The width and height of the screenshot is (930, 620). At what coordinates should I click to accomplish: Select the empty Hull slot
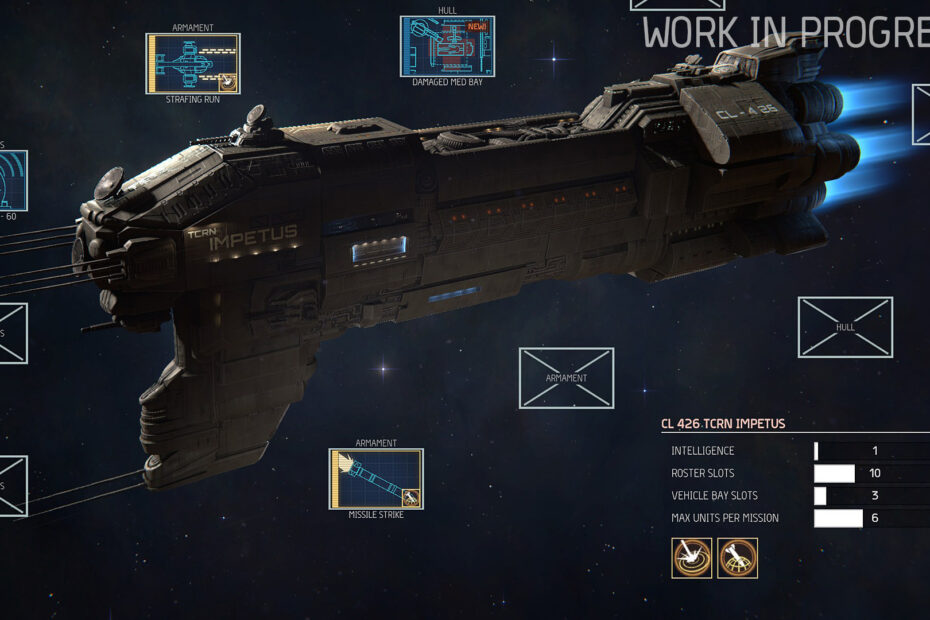pos(845,327)
